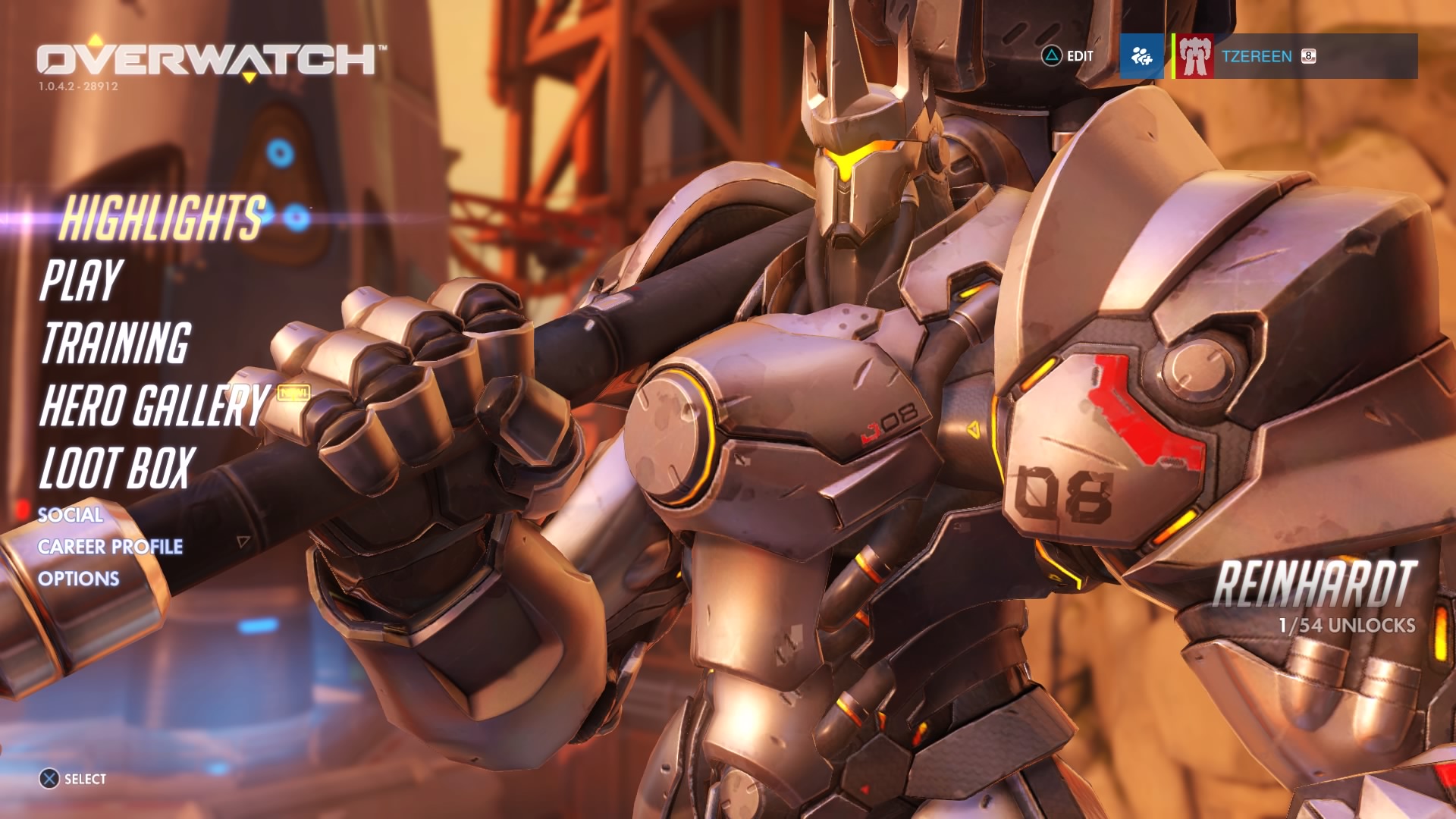Screen dimensions: 1456x819
Task: Open the Hero Gallery
Action: [155, 405]
